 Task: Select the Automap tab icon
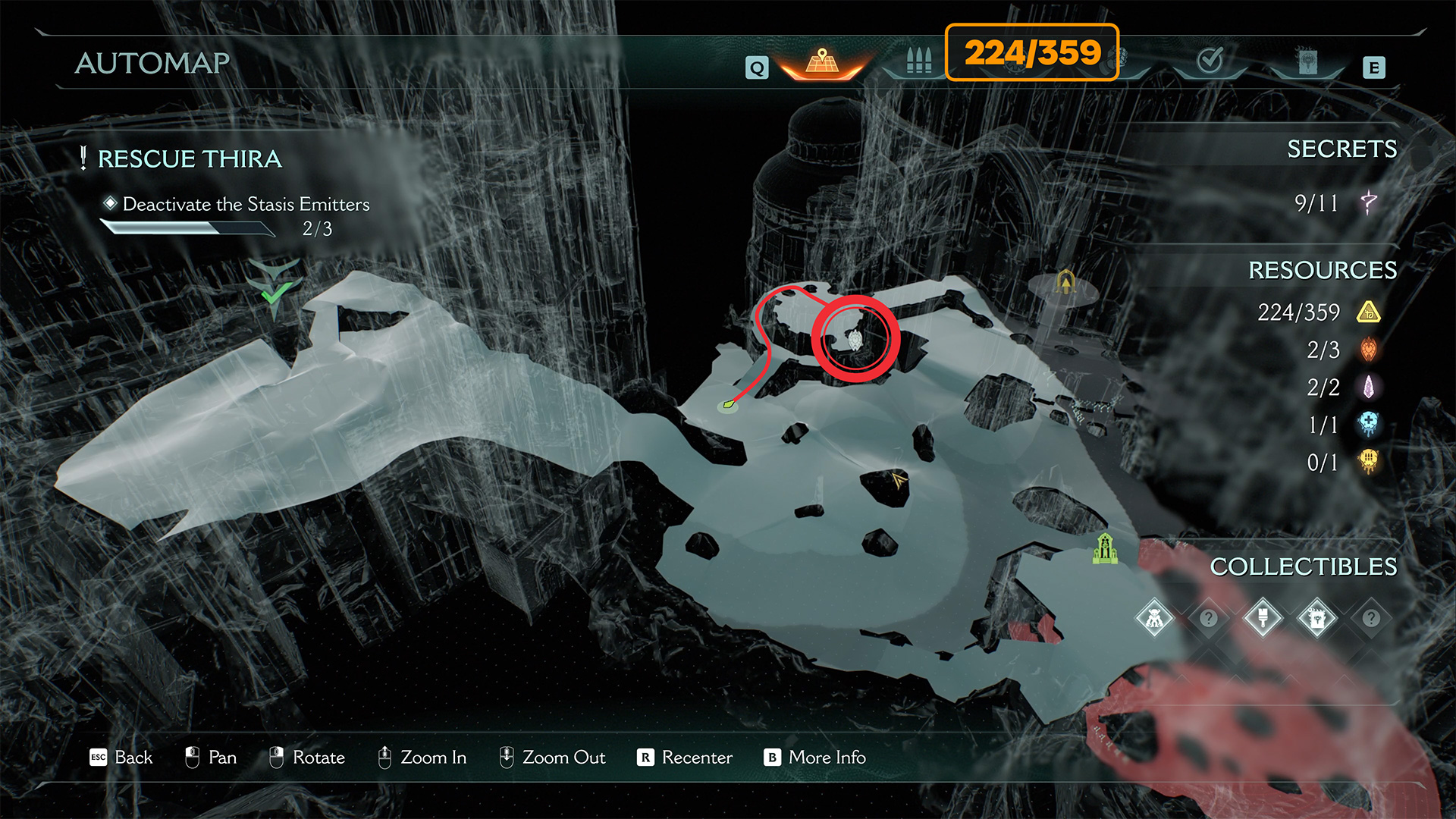pyautogui.click(x=823, y=61)
